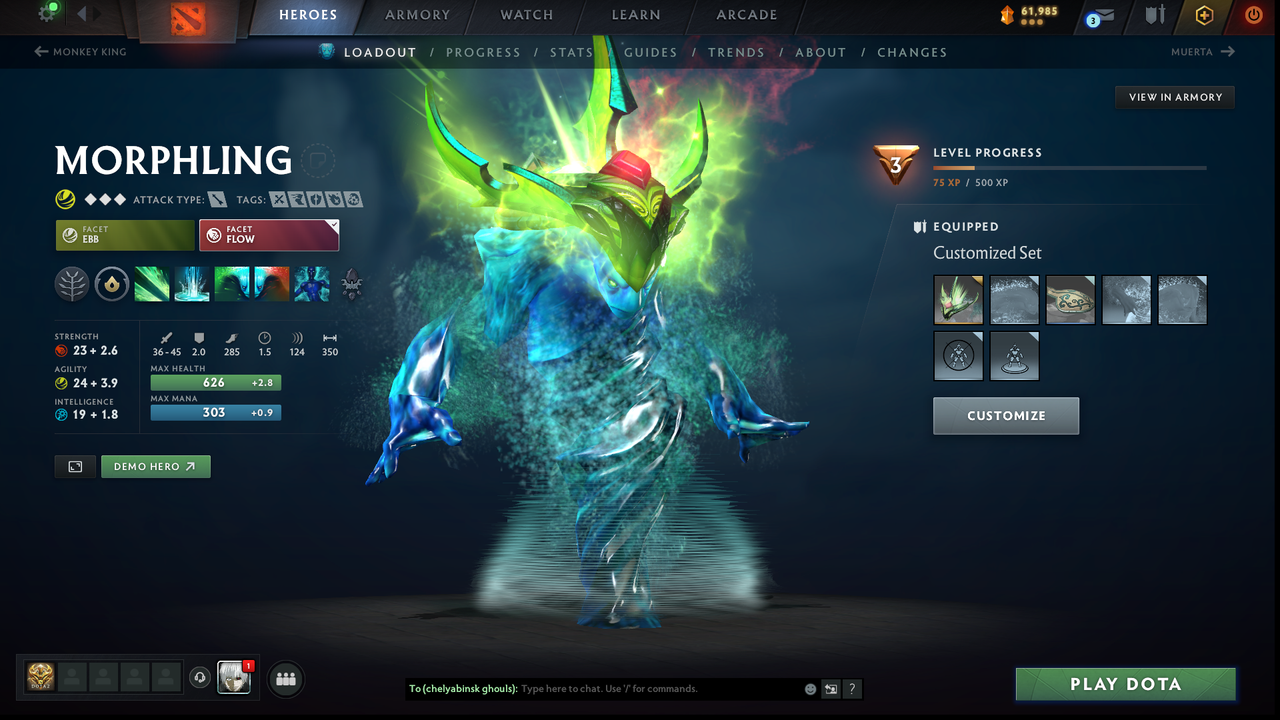This screenshot has width=1280, height=720.
Task: Click View in Armory
Action: click(1174, 97)
